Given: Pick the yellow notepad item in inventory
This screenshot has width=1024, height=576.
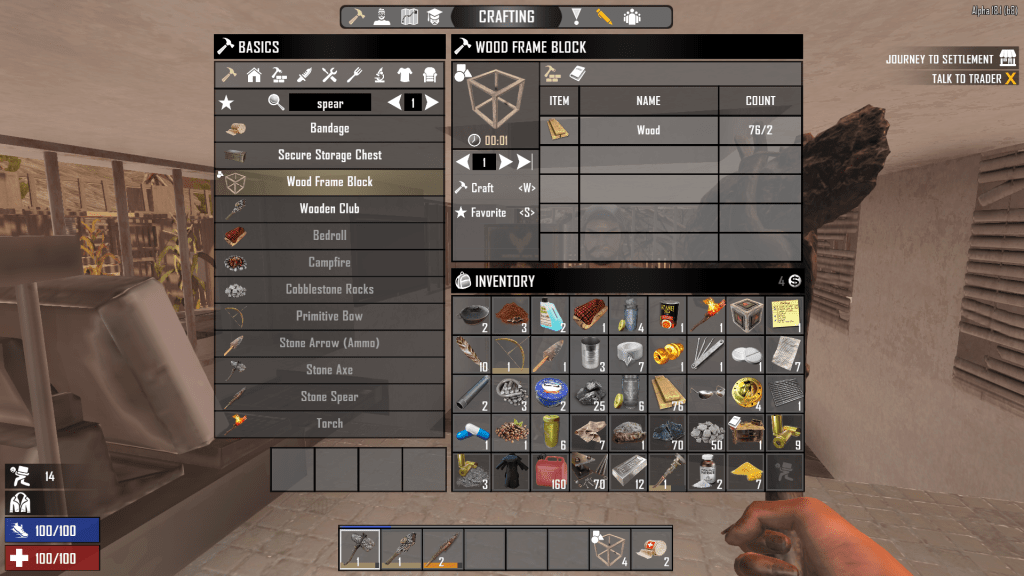Looking at the screenshot, I should pos(784,315).
